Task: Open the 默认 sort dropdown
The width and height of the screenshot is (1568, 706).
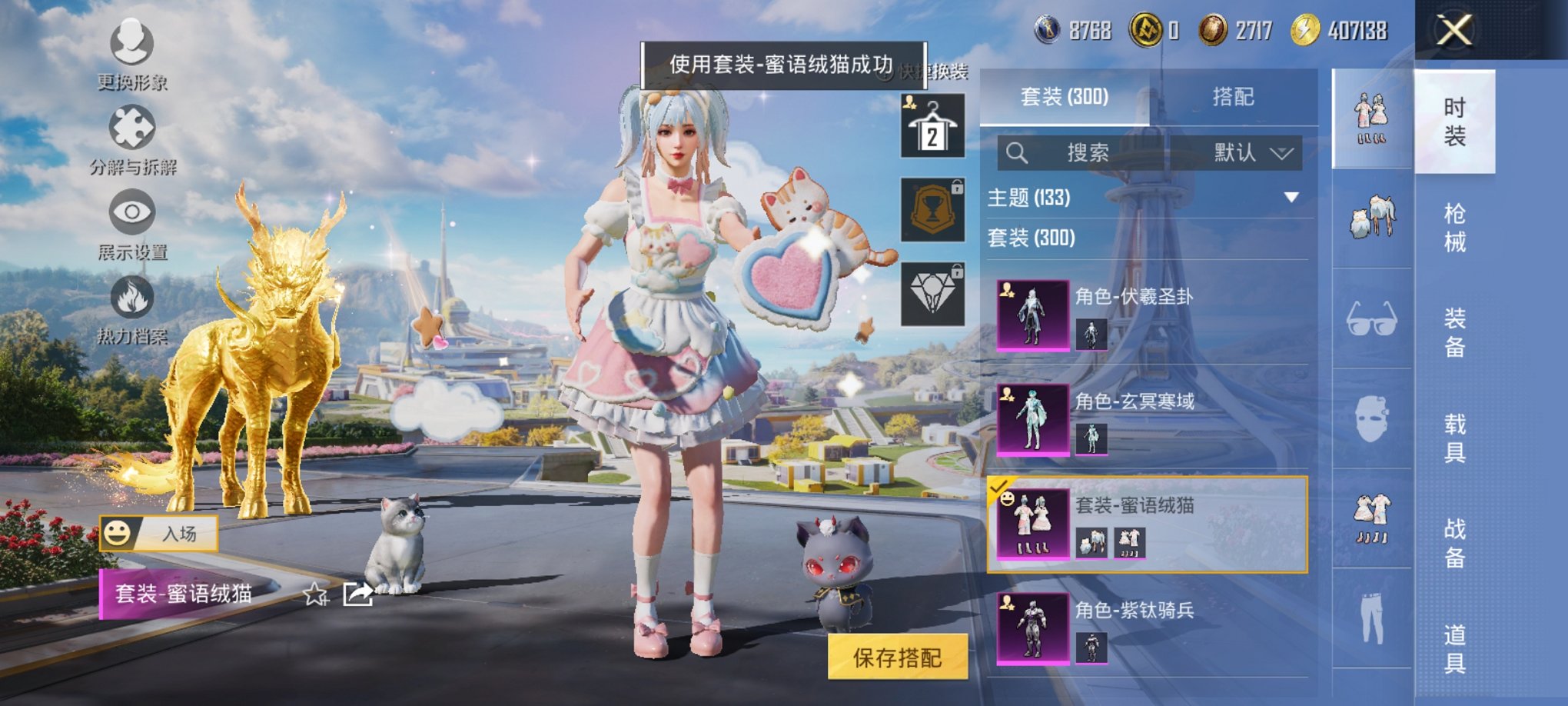Action: (1251, 152)
